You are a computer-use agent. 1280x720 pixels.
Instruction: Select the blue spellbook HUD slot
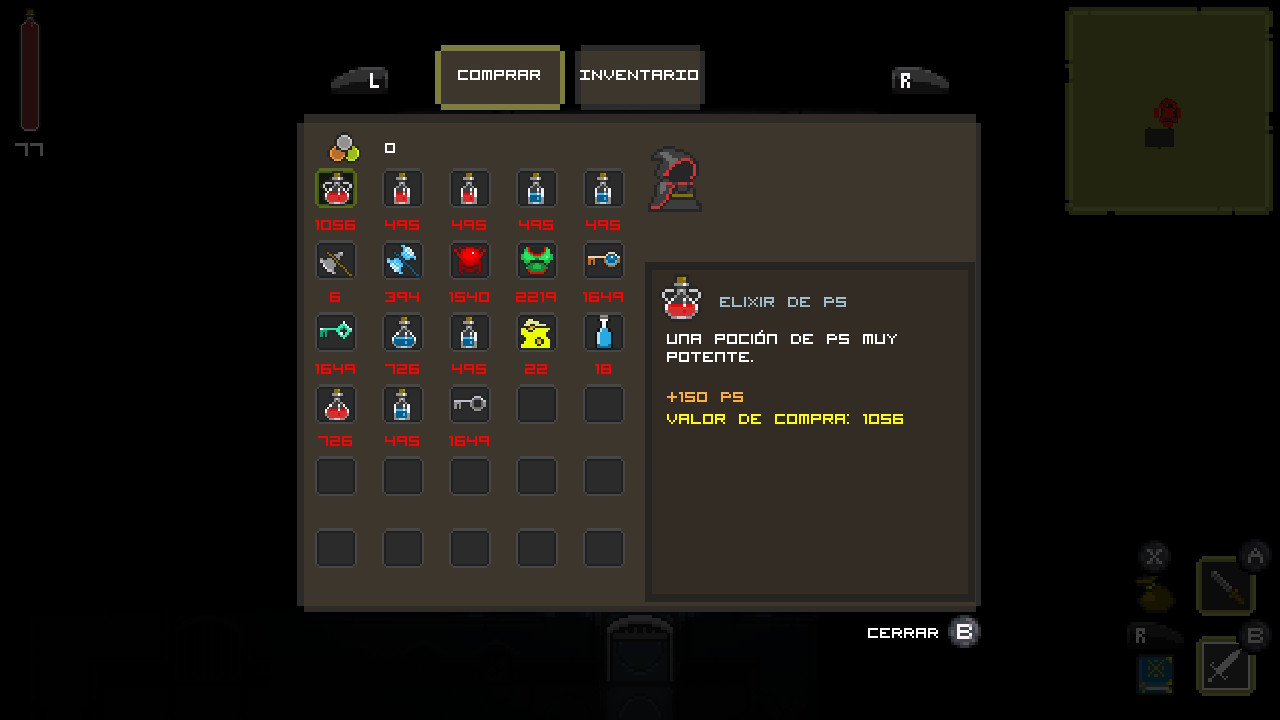tap(1156, 672)
